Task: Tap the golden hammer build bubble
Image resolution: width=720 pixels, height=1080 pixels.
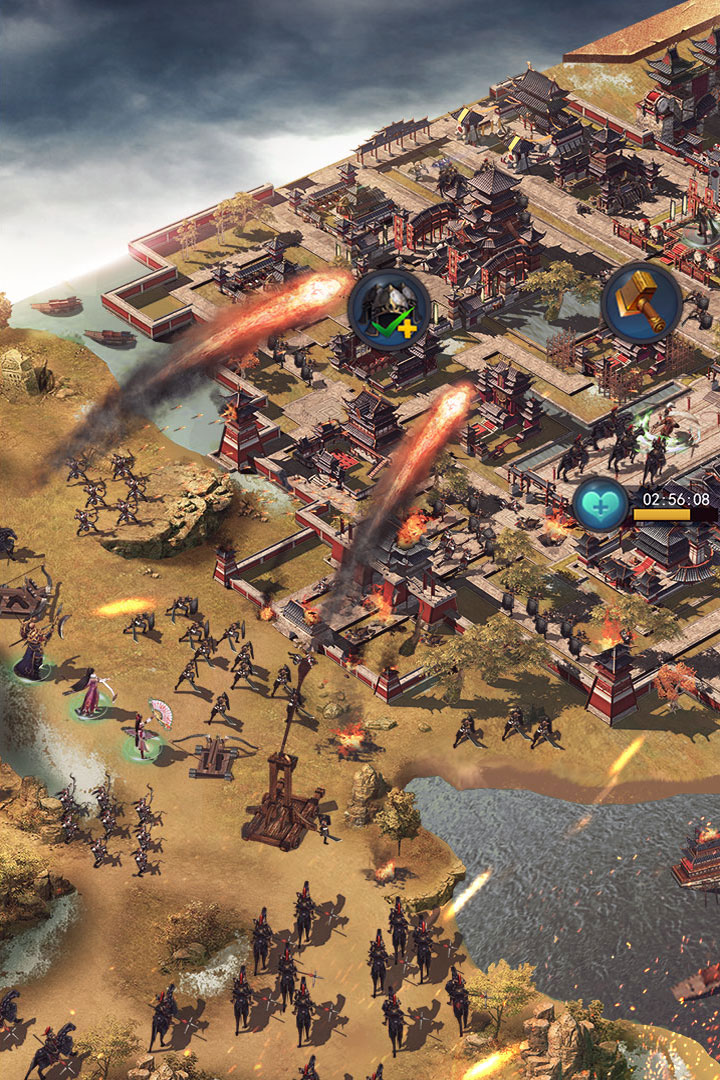Action: point(641,303)
